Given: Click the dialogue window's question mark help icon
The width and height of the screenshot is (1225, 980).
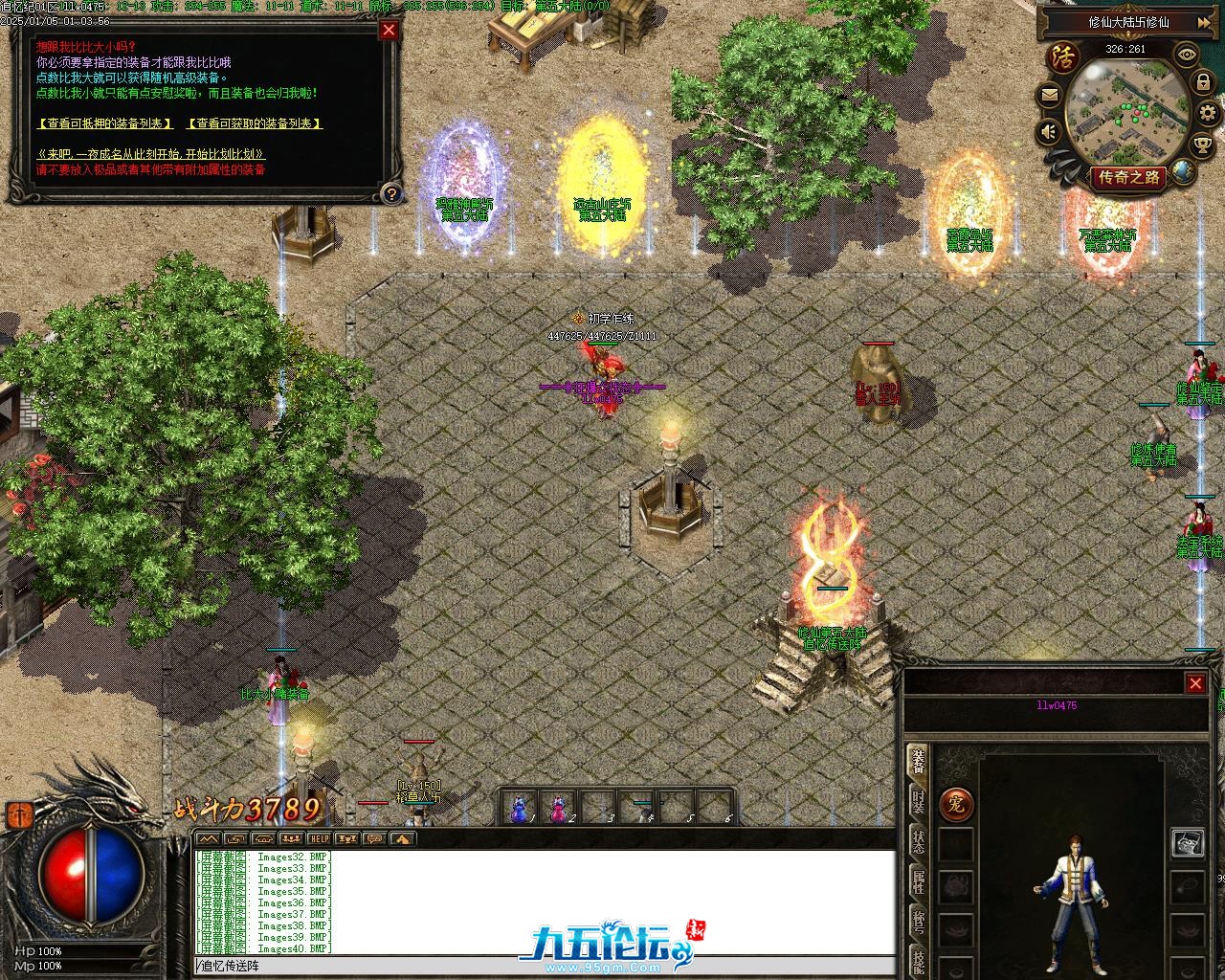Looking at the screenshot, I should pyautogui.click(x=390, y=194).
